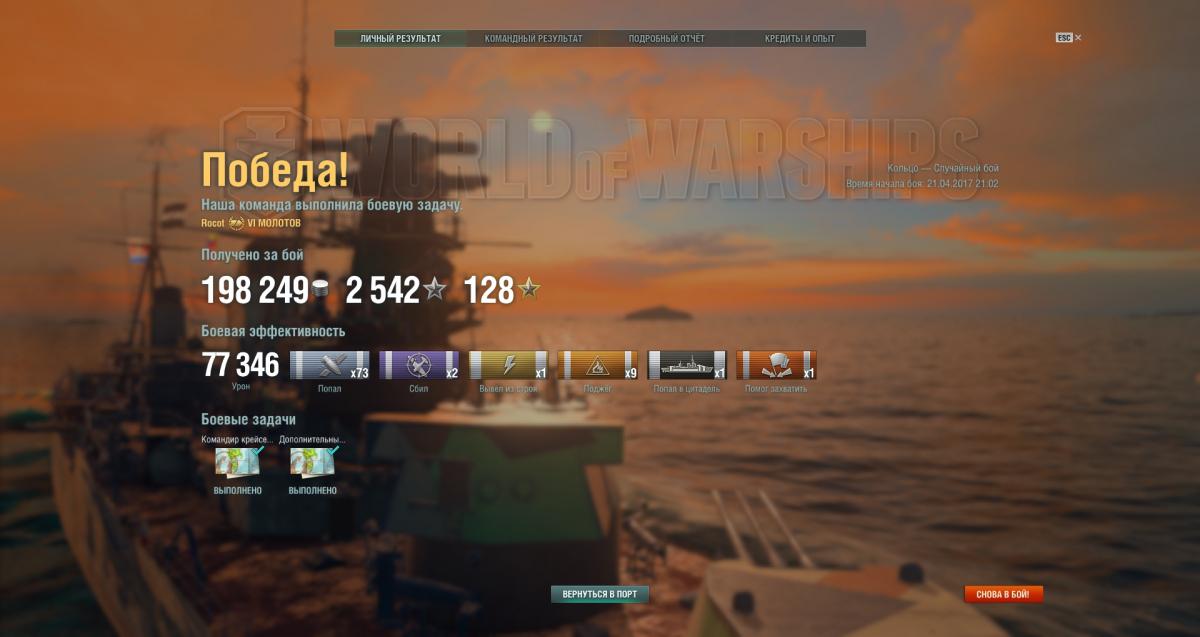Select the Попал hits ribbon

click(330, 365)
